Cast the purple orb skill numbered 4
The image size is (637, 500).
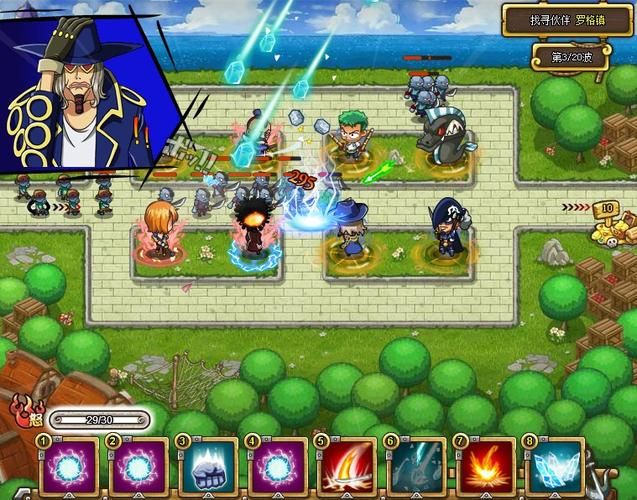pos(277,467)
